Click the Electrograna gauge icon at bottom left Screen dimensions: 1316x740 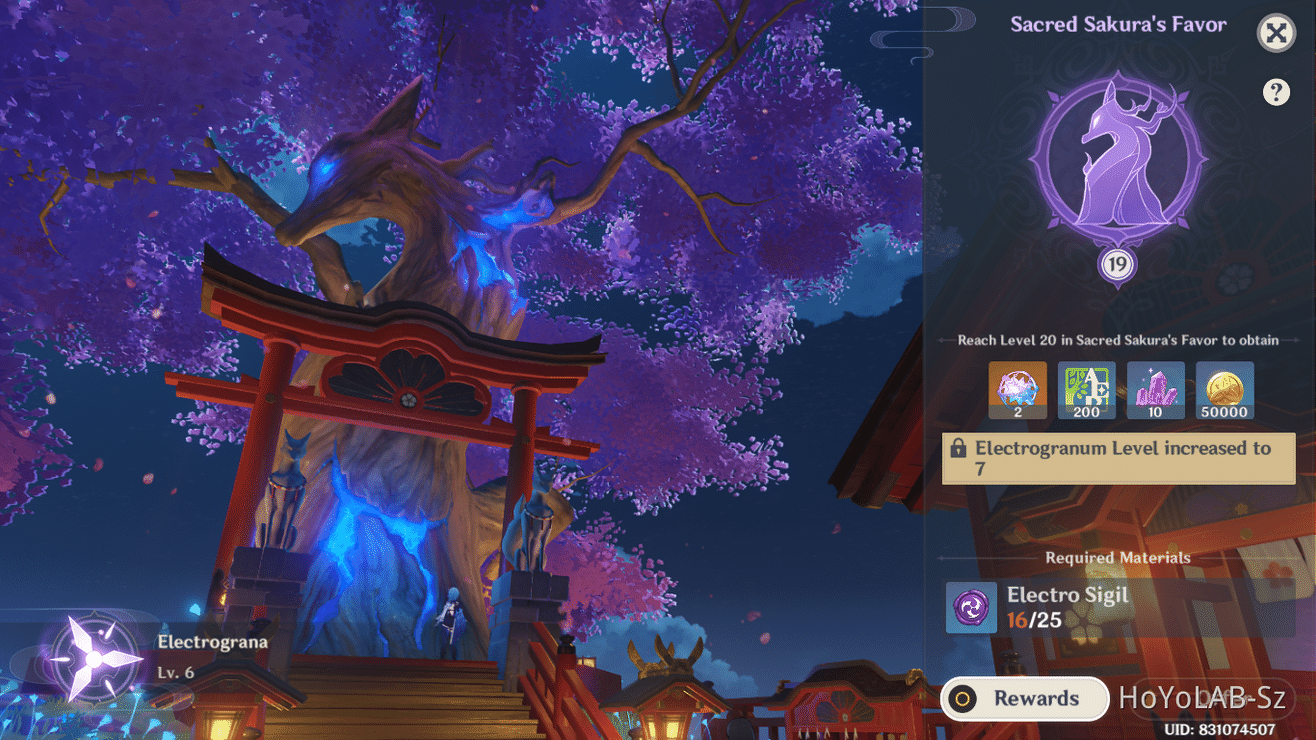point(90,655)
